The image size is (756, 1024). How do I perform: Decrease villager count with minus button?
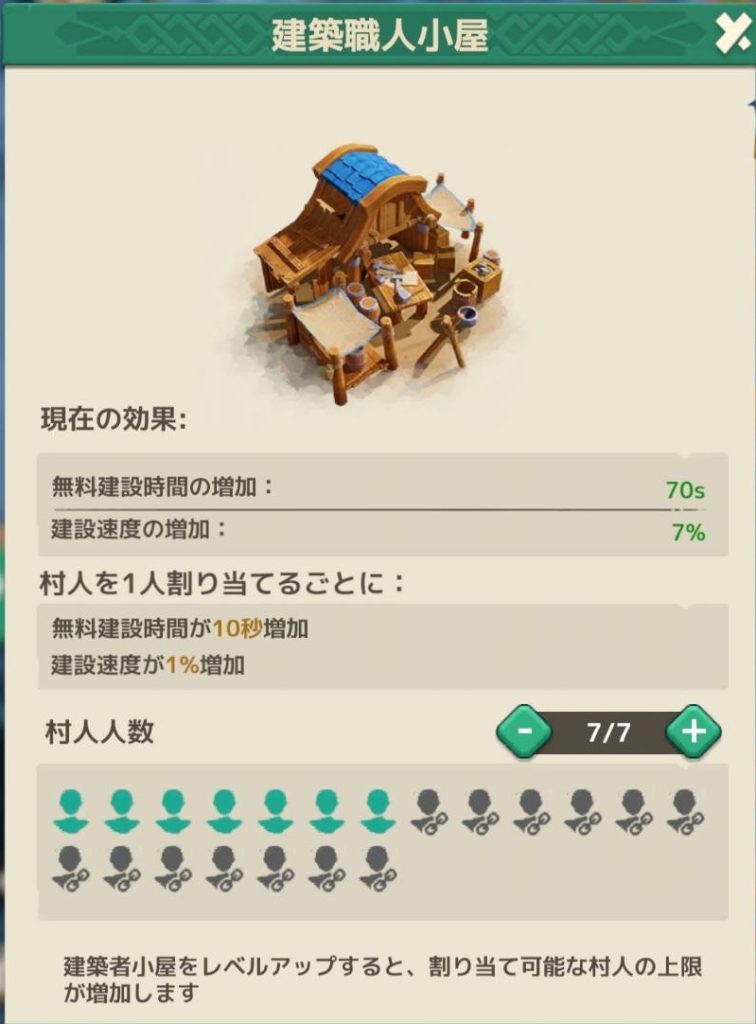(523, 732)
